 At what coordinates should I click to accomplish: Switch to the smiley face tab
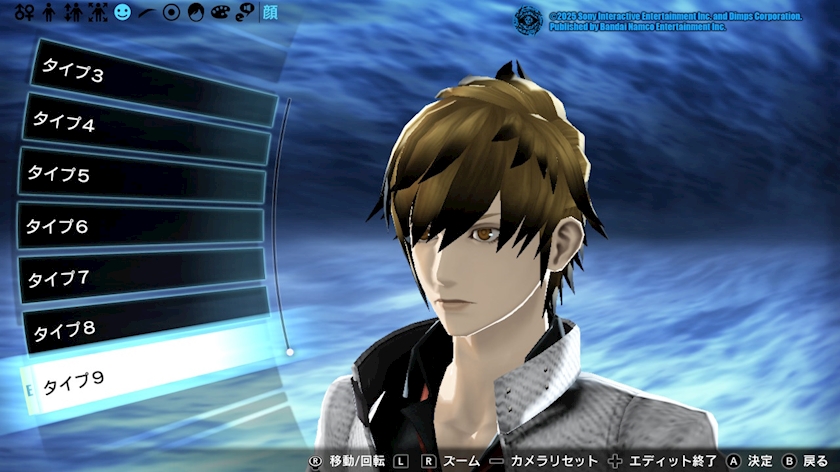point(122,13)
